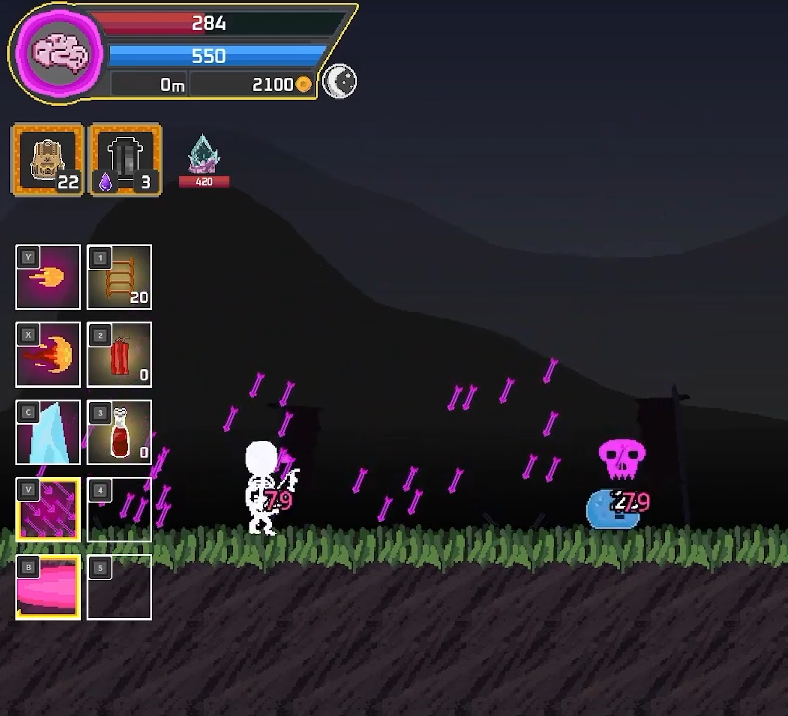
Task: Select the dynamite item slot
Action: (x=119, y=354)
